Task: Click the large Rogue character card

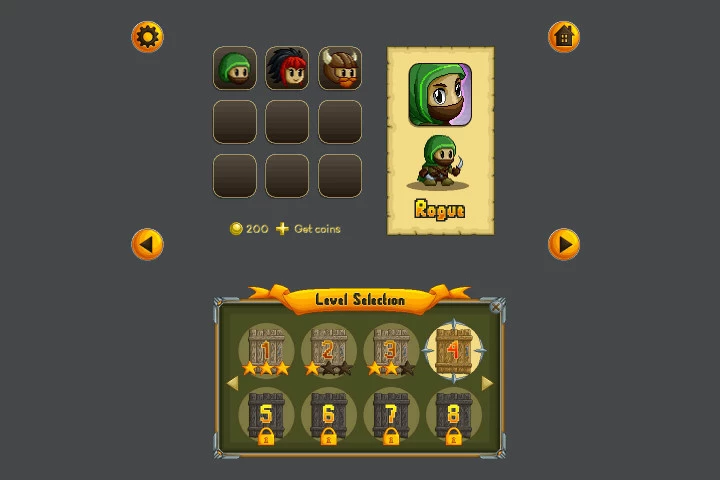Action: pyautogui.click(x=440, y=140)
